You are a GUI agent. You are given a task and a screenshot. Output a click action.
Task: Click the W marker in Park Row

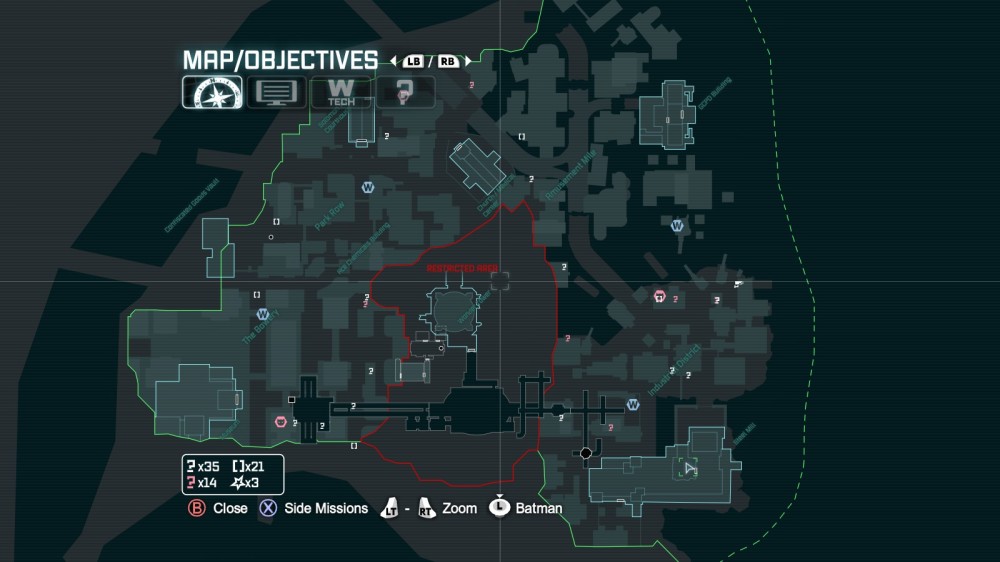368,187
